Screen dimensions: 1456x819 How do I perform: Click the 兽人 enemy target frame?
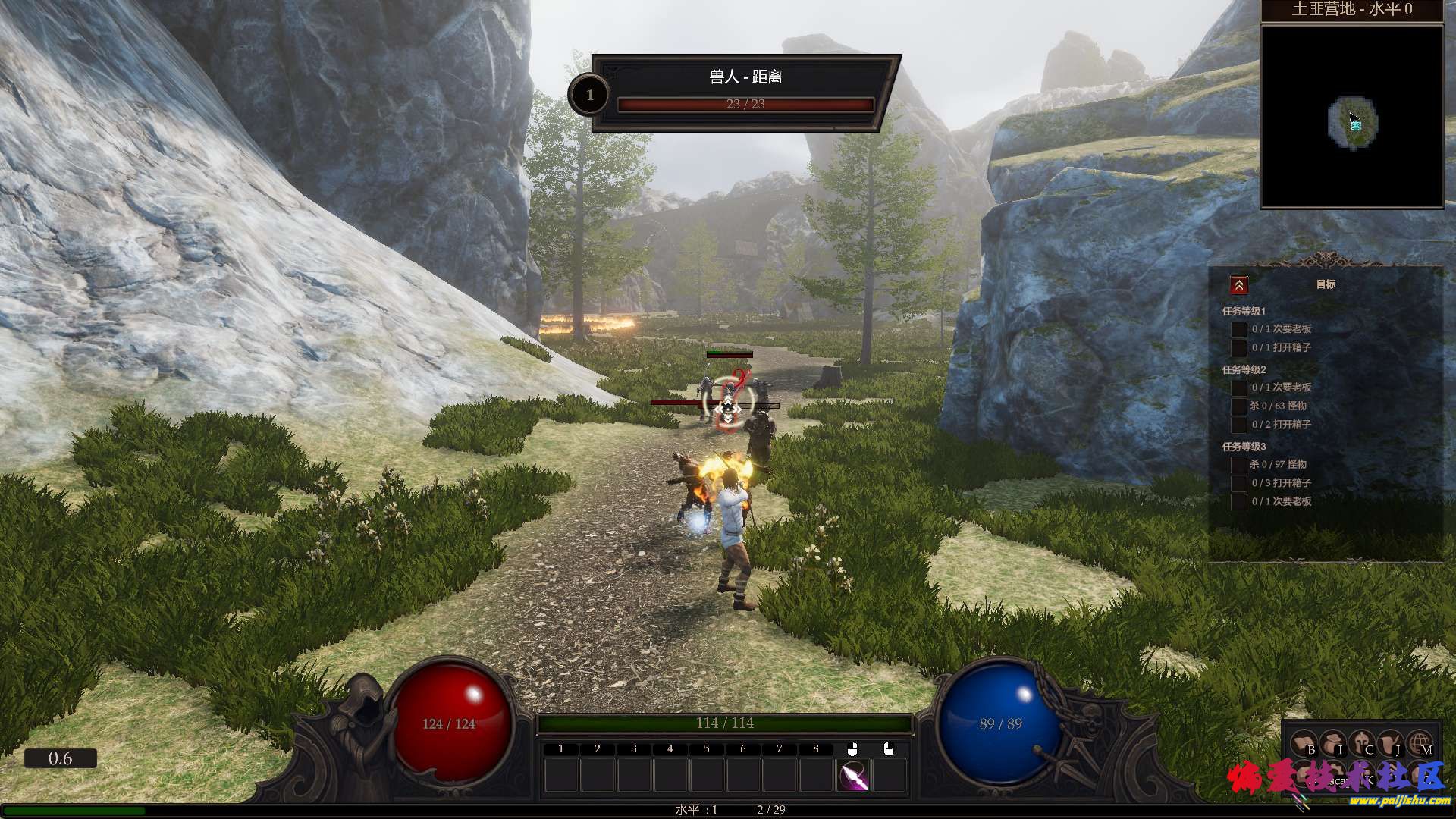[745, 93]
